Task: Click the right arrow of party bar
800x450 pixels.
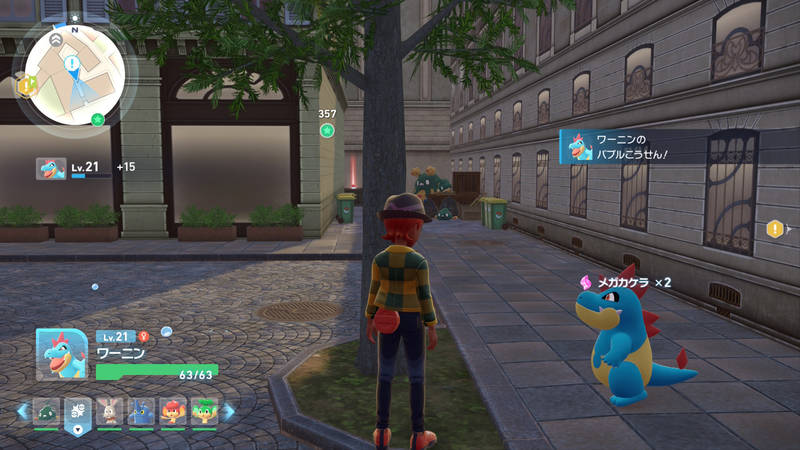Action: click(x=229, y=411)
